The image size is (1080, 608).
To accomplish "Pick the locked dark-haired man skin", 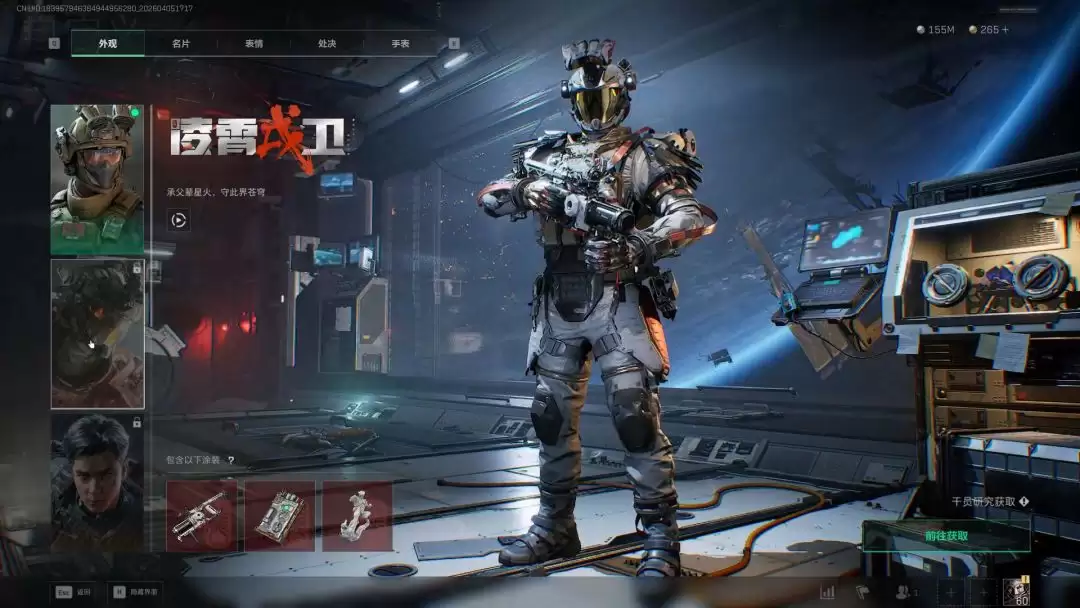I will coord(97,482).
